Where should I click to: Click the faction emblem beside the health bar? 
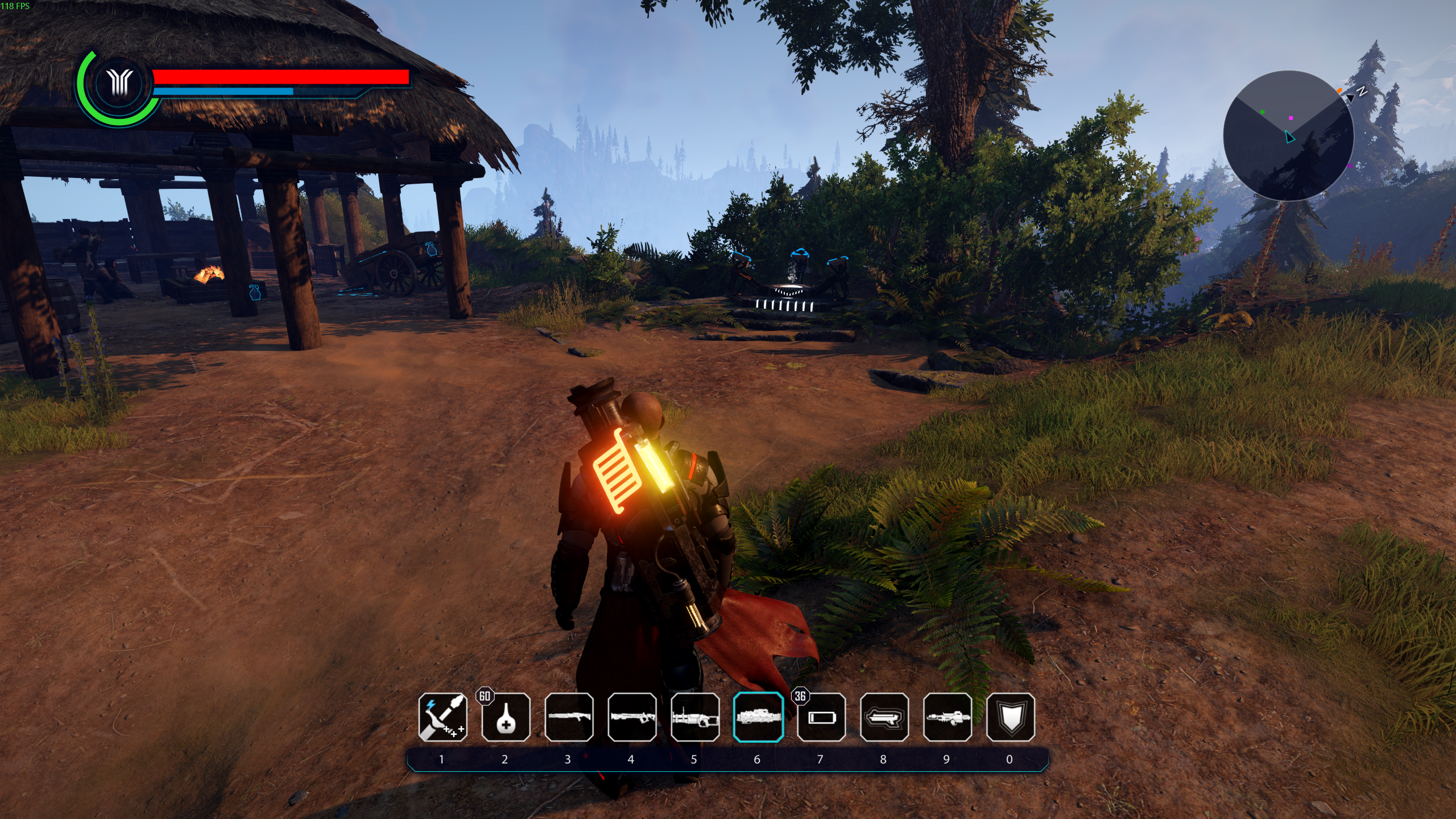(120, 84)
